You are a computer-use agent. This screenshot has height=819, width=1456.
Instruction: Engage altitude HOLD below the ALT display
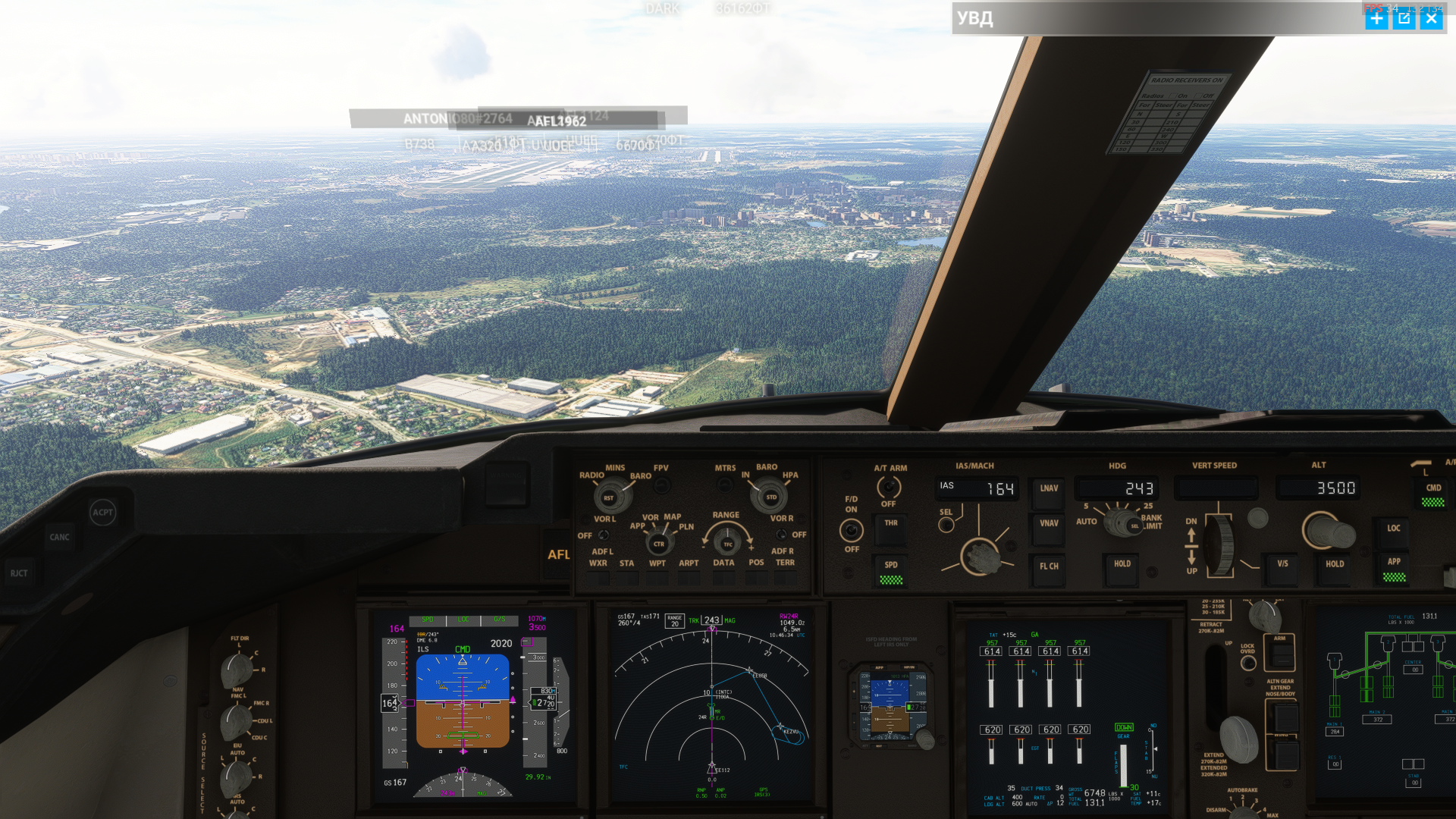(x=1334, y=565)
